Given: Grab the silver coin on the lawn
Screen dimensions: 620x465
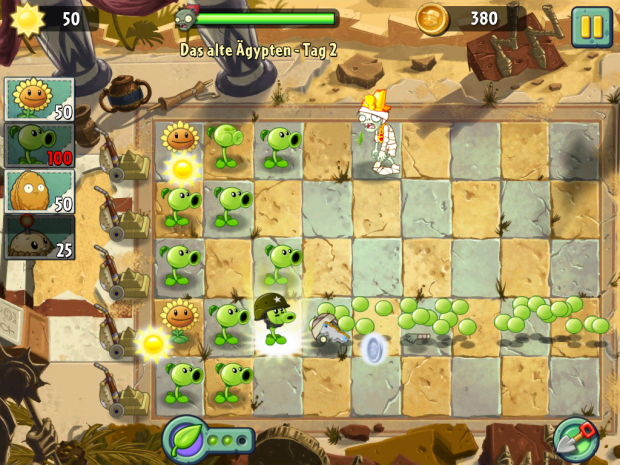Looking at the screenshot, I should 375,350.
